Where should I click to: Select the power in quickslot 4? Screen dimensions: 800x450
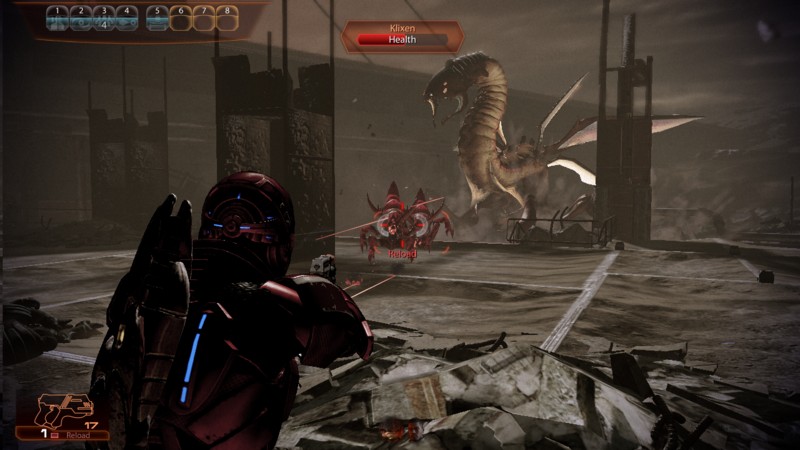coord(126,18)
